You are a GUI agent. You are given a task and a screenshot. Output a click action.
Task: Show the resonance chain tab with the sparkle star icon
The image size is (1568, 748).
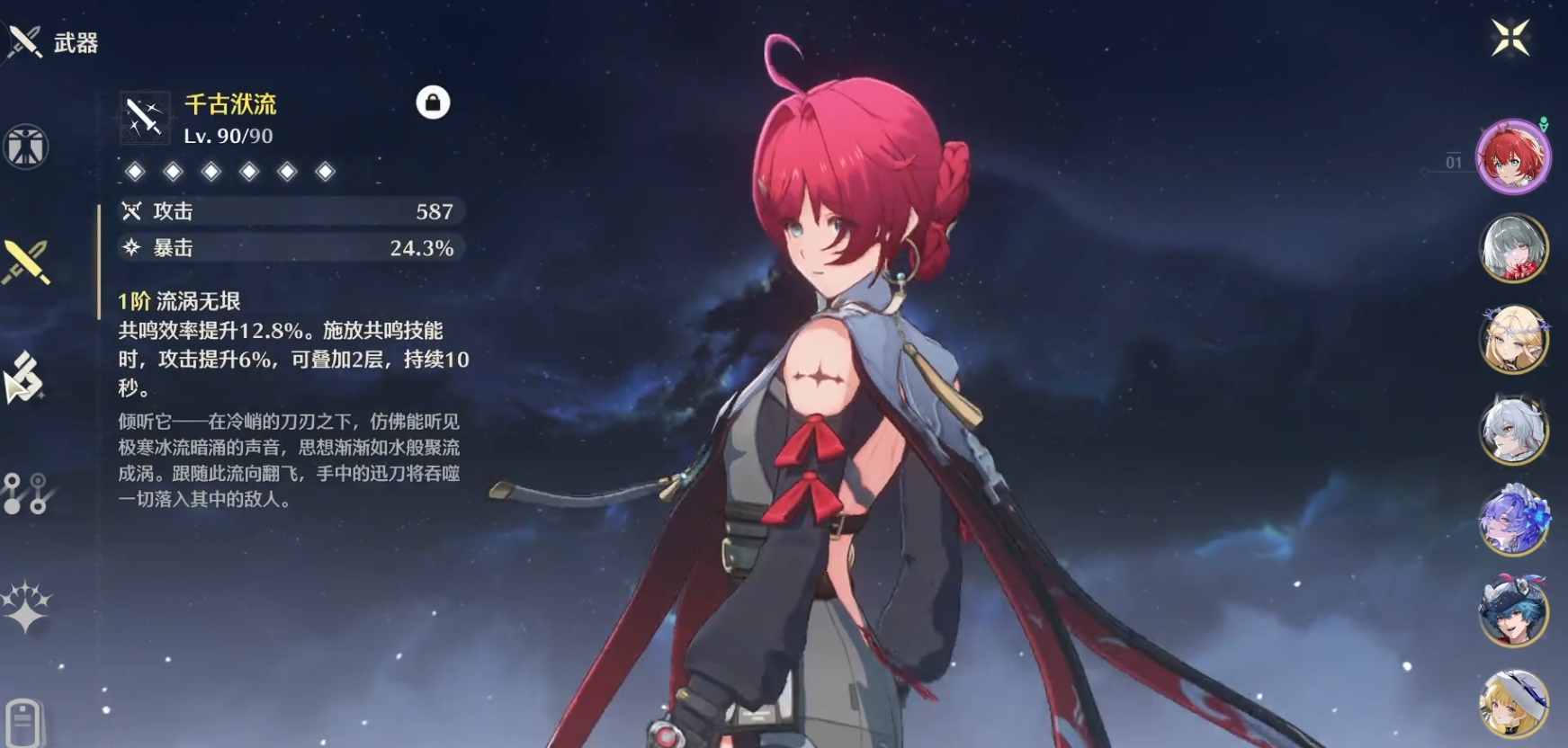pos(26,607)
